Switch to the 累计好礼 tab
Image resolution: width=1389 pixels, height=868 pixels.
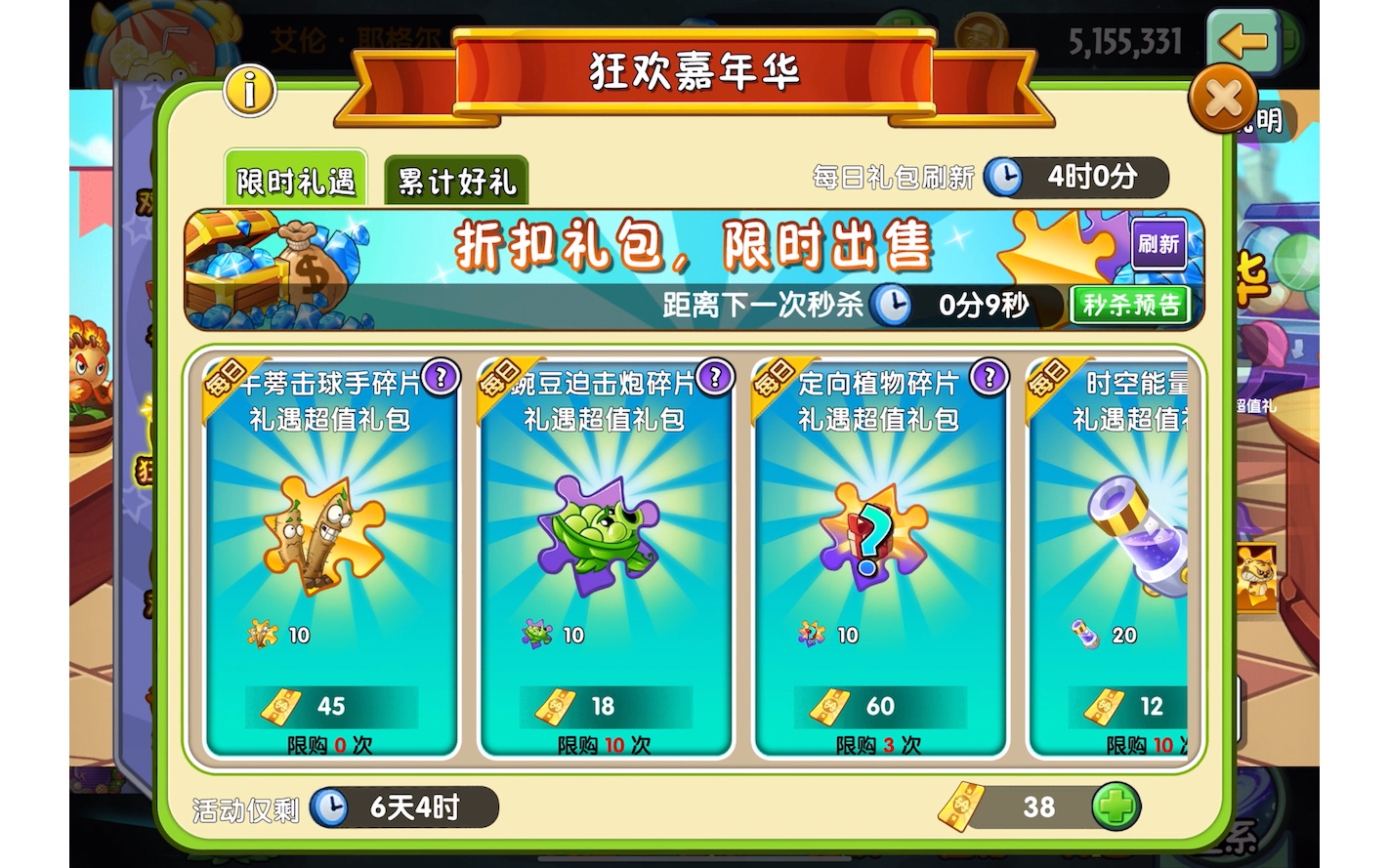(457, 181)
